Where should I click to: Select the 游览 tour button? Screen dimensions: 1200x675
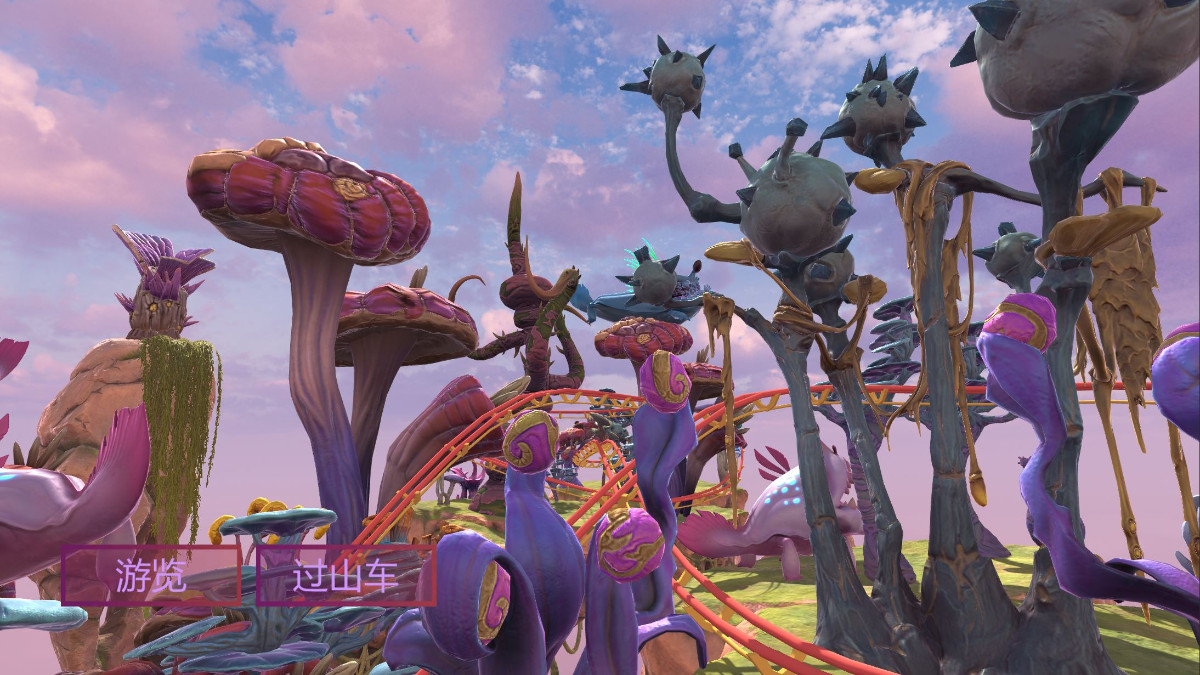tap(151, 575)
